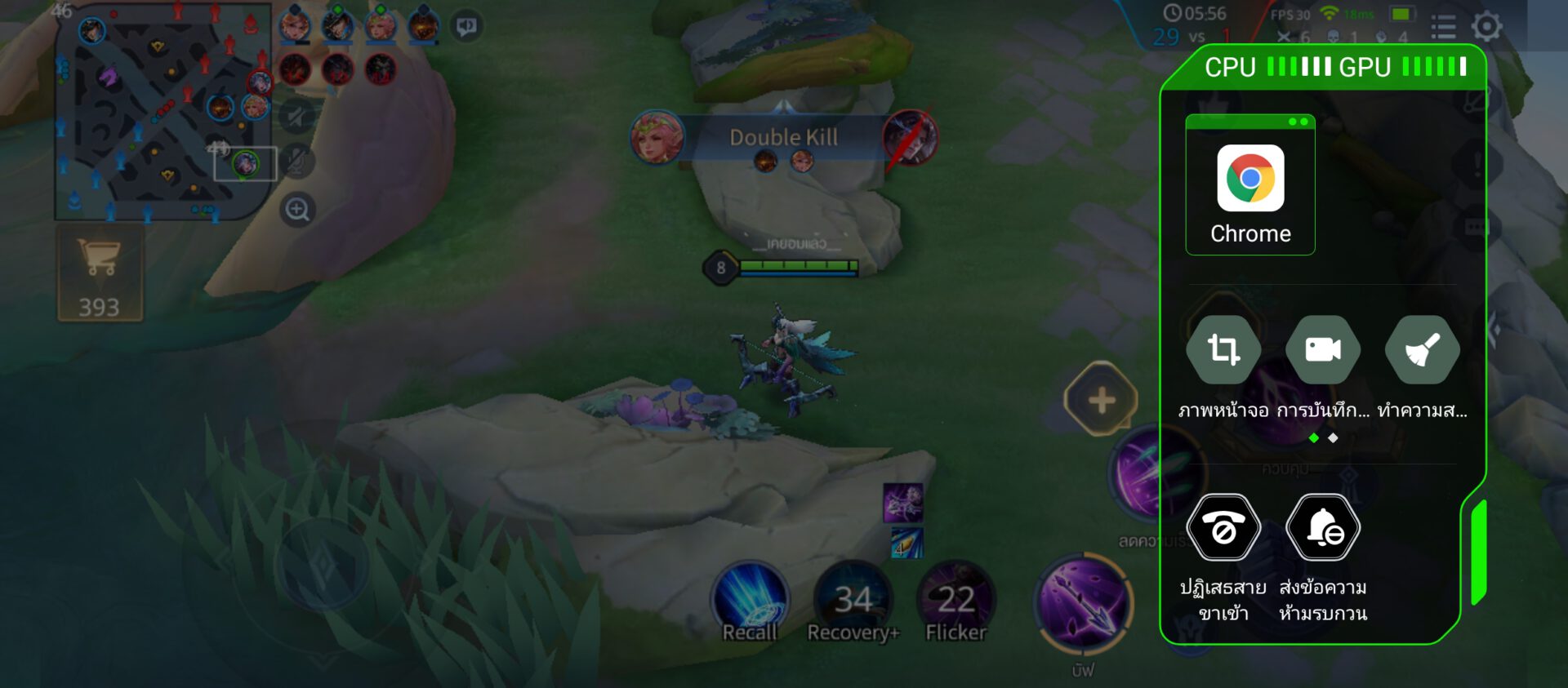Toggle reject incoming calls
Screen dimensions: 1568x688
click(1223, 529)
